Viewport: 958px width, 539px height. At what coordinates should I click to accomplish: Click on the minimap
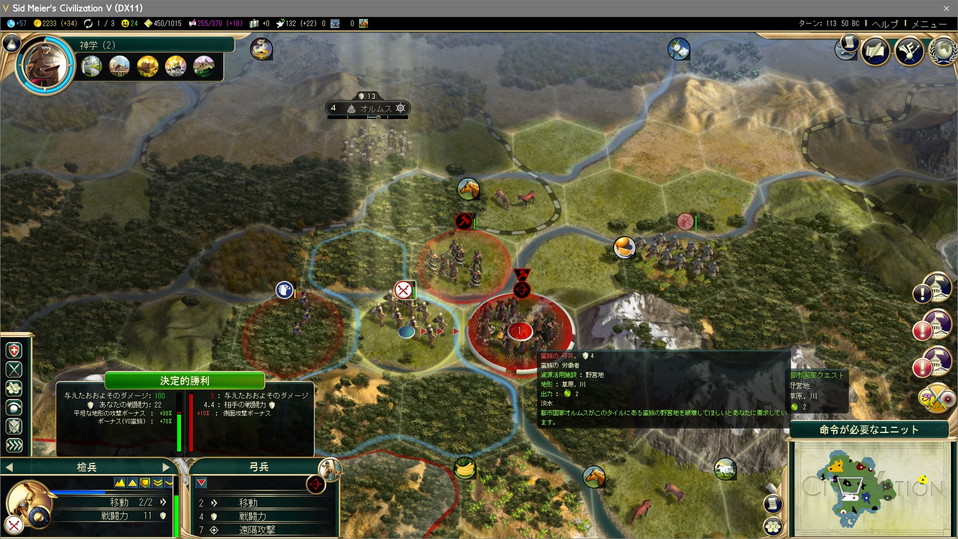pyautogui.click(x=870, y=487)
